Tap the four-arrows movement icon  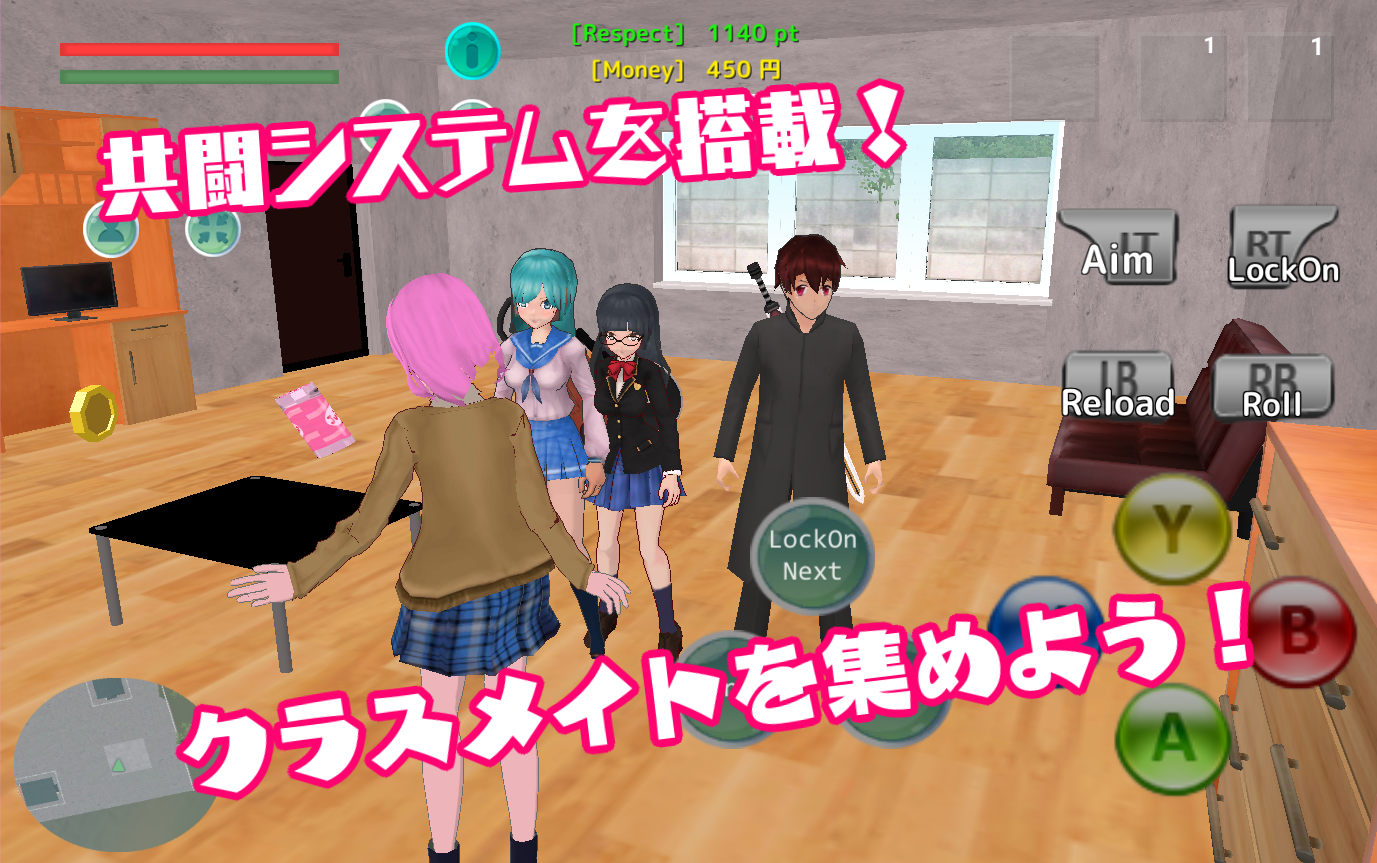coord(215,232)
